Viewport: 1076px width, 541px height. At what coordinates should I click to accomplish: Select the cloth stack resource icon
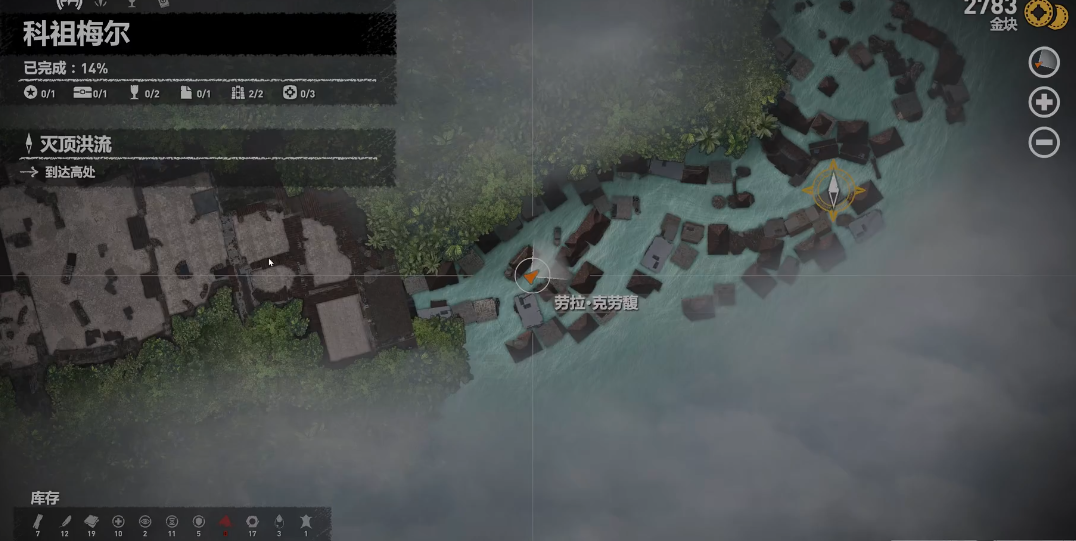(x=92, y=522)
